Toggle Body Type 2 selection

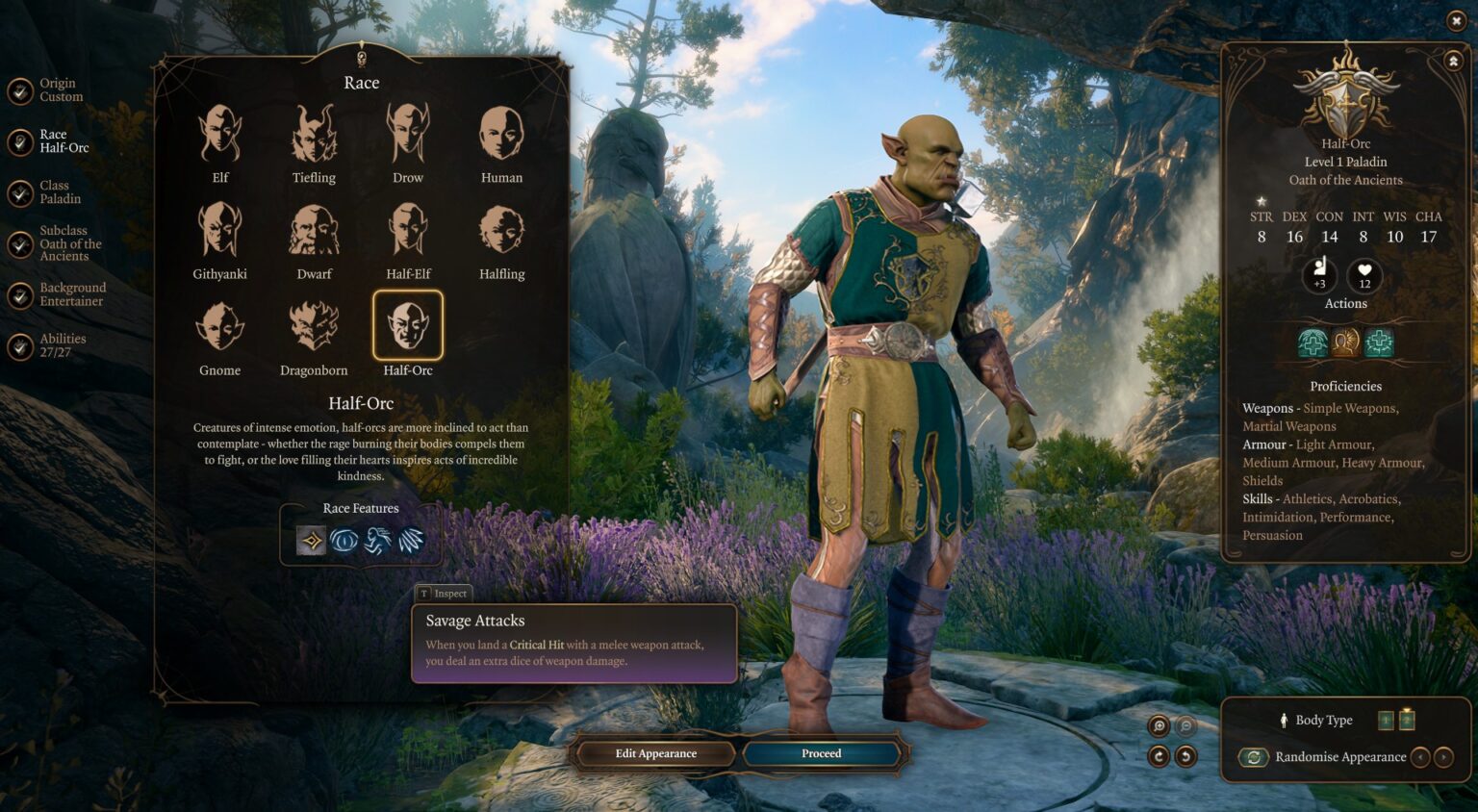pyautogui.click(x=1407, y=720)
